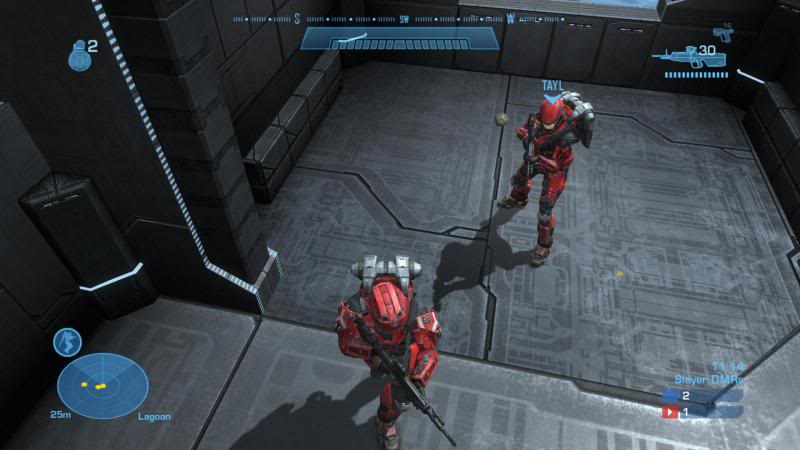Select the frag grenade icon

point(77,57)
